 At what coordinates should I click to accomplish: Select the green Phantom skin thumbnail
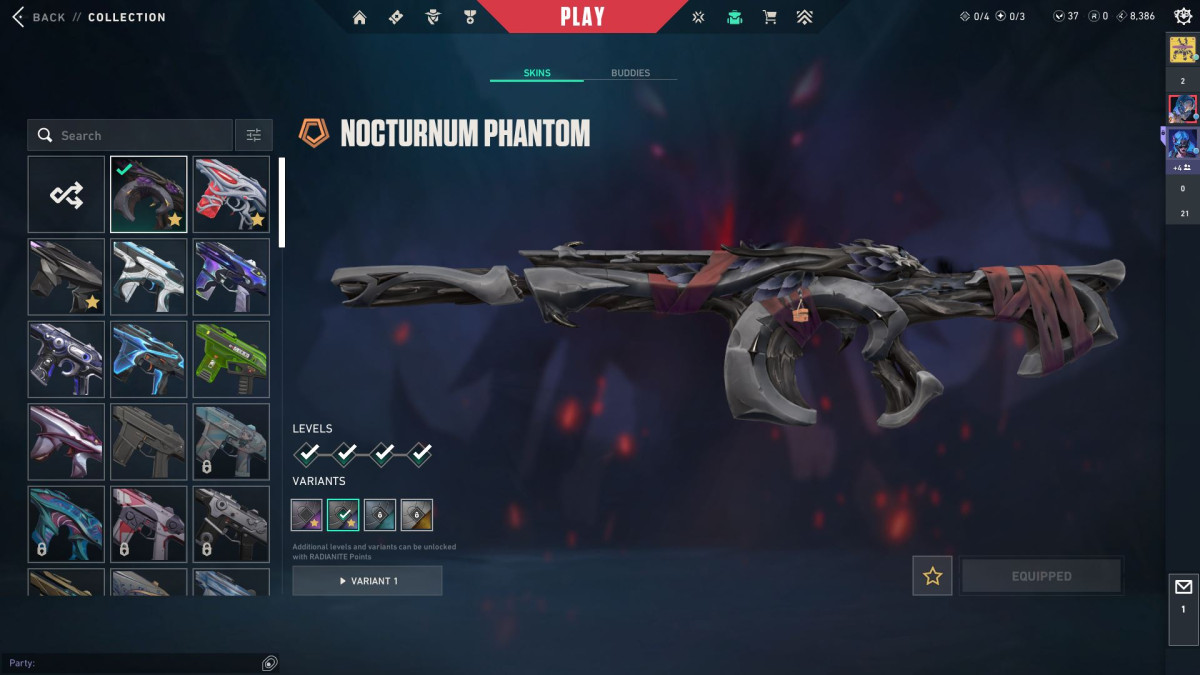231,359
